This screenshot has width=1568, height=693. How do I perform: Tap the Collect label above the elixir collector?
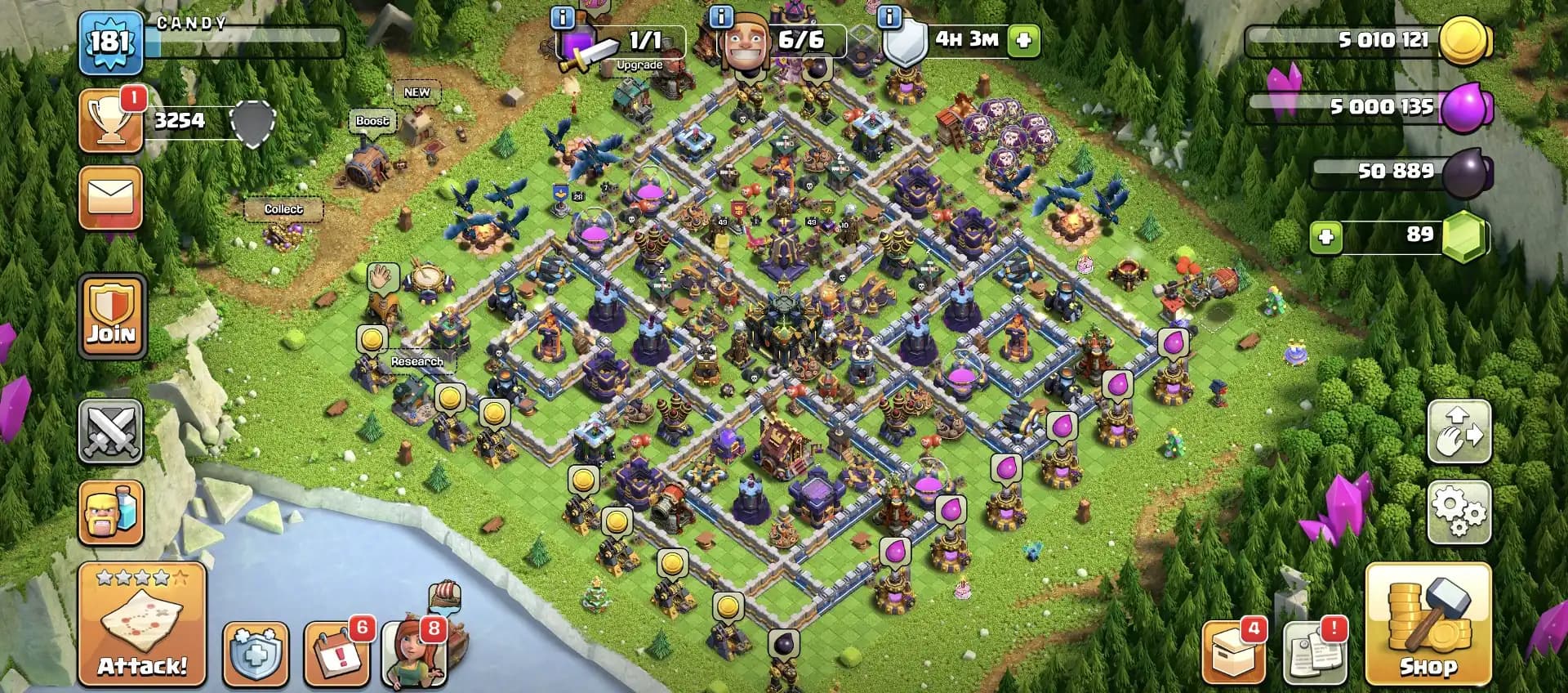pos(284,209)
